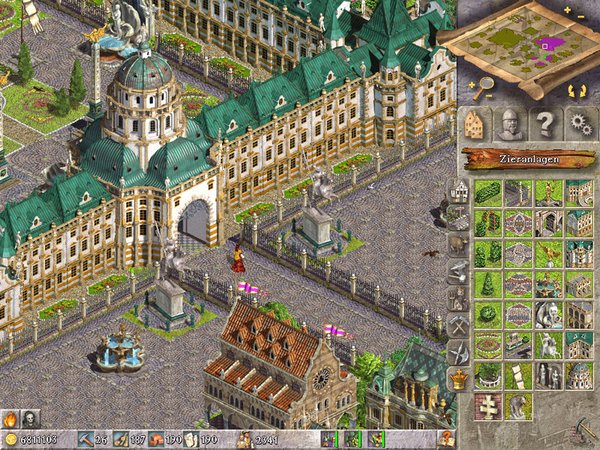Choose the hedge in the first build slot
Image resolution: width=600 pixels, height=450 pixels.
[488, 192]
